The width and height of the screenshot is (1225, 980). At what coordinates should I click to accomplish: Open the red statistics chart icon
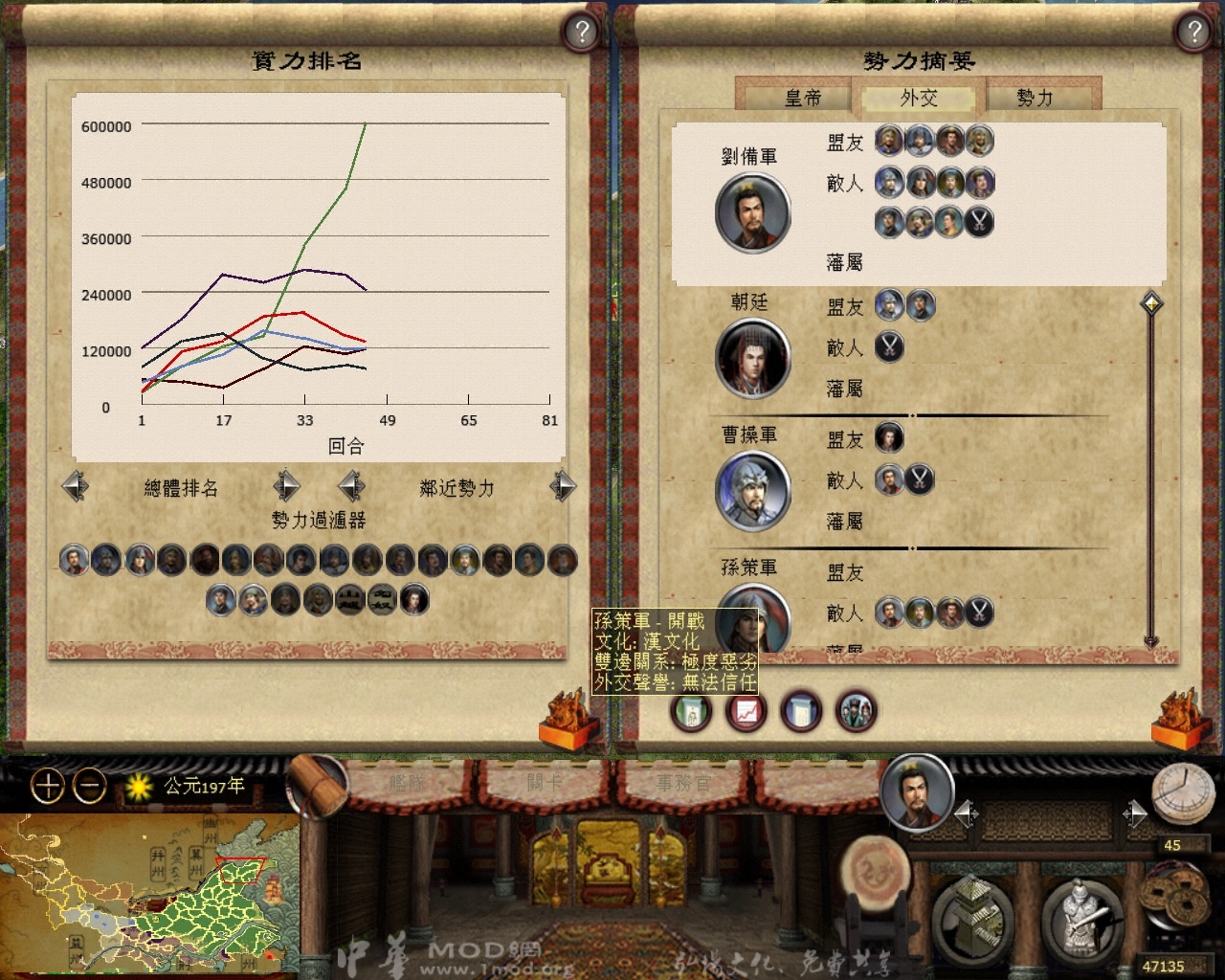click(x=746, y=712)
